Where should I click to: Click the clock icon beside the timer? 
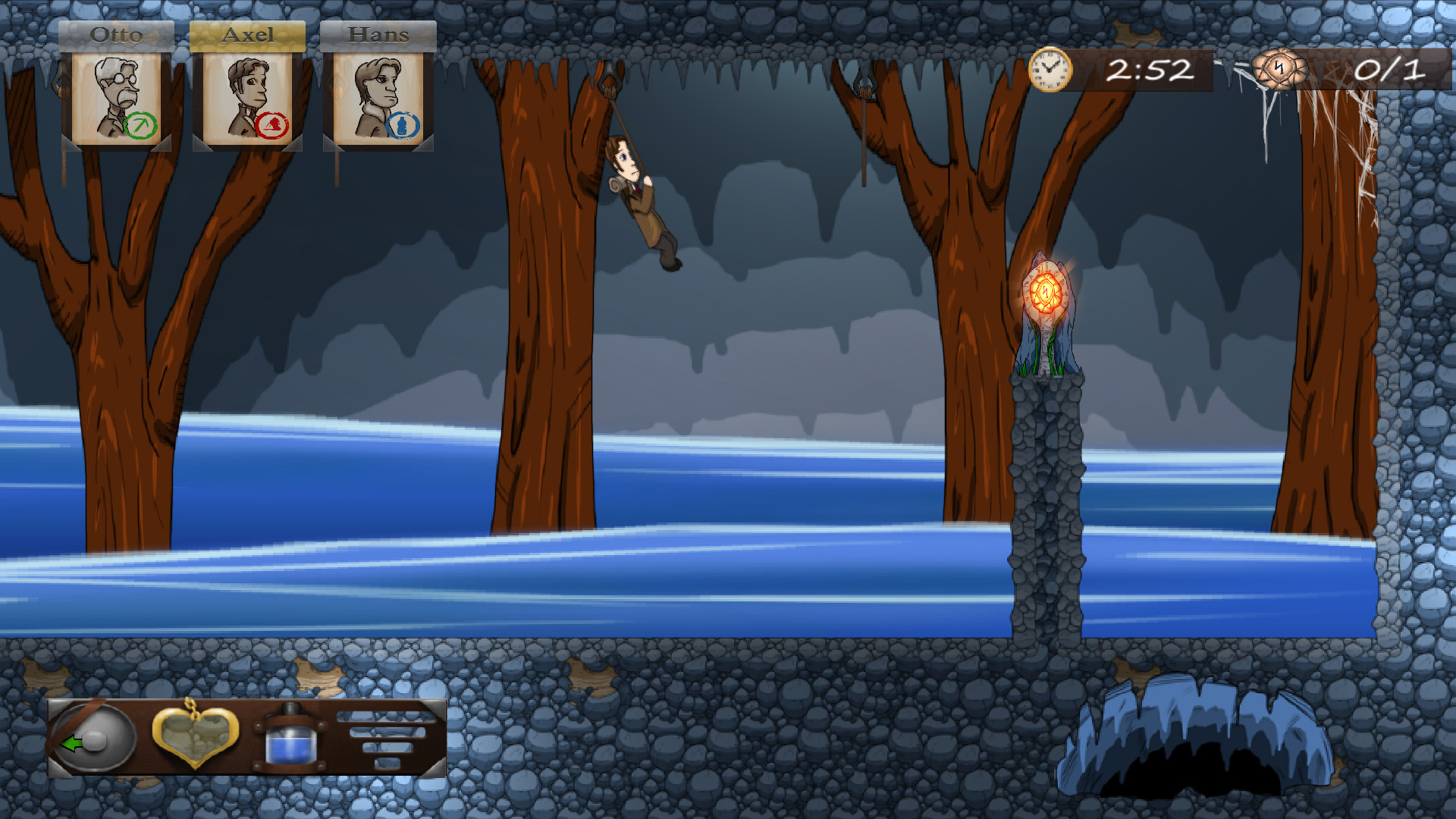click(1049, 70)
